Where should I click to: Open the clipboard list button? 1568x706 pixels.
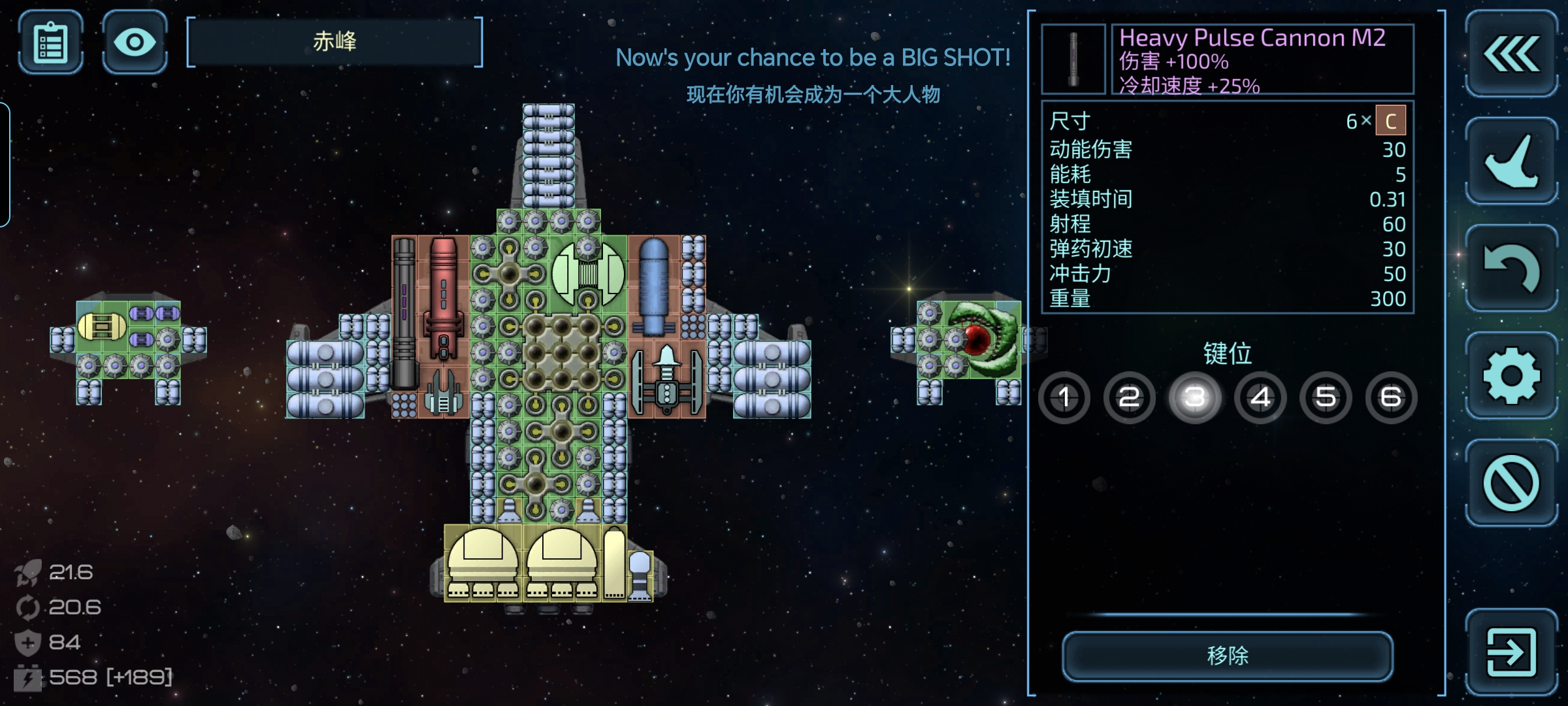(51, 42)
